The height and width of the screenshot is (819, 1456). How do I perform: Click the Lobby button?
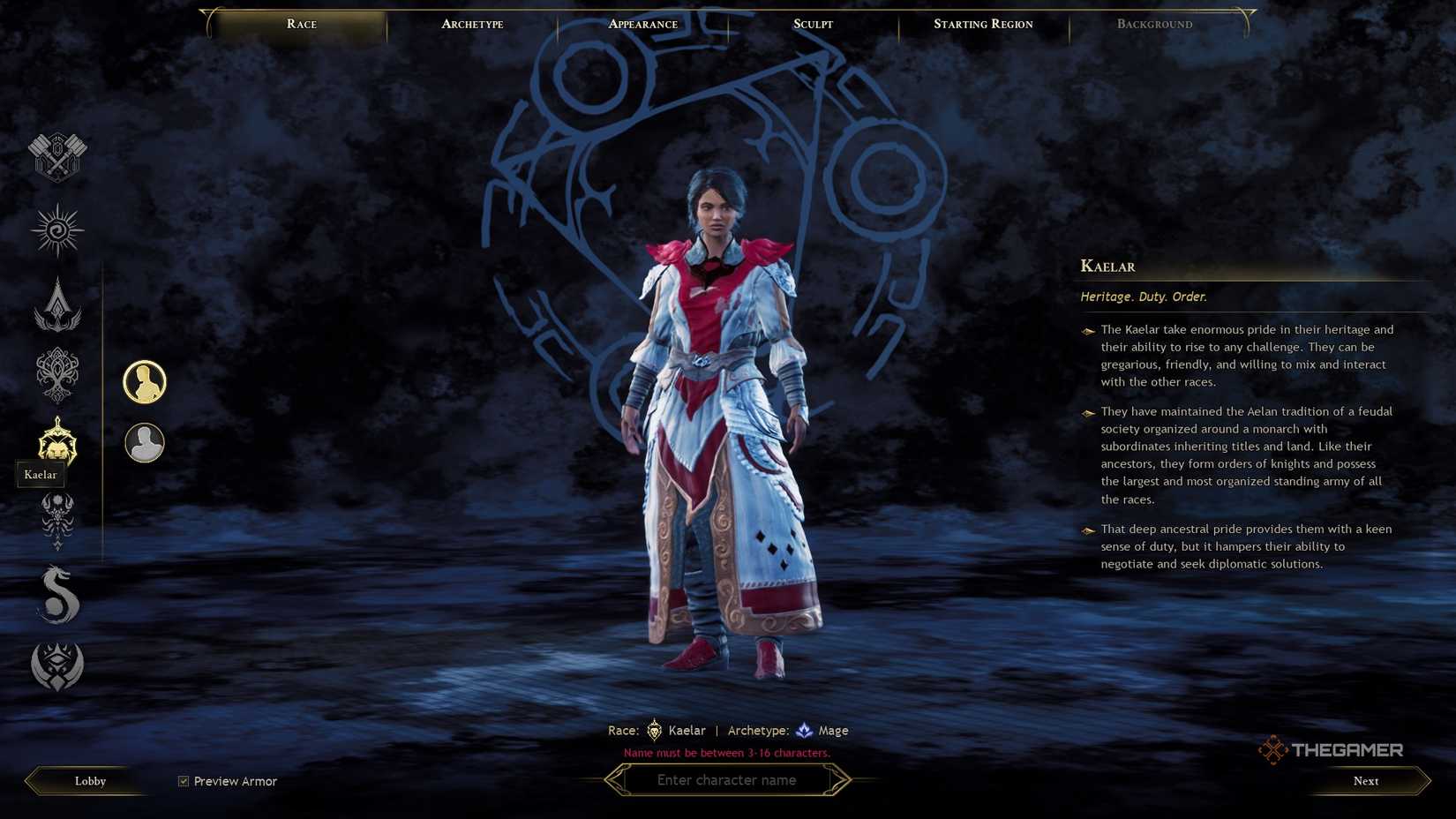coord(88,780)
